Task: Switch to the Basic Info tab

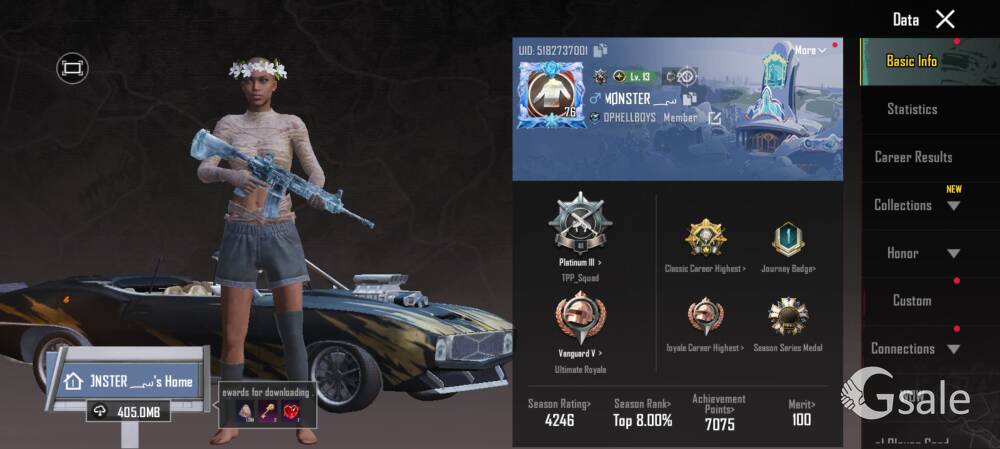Action: pos(912,61)
